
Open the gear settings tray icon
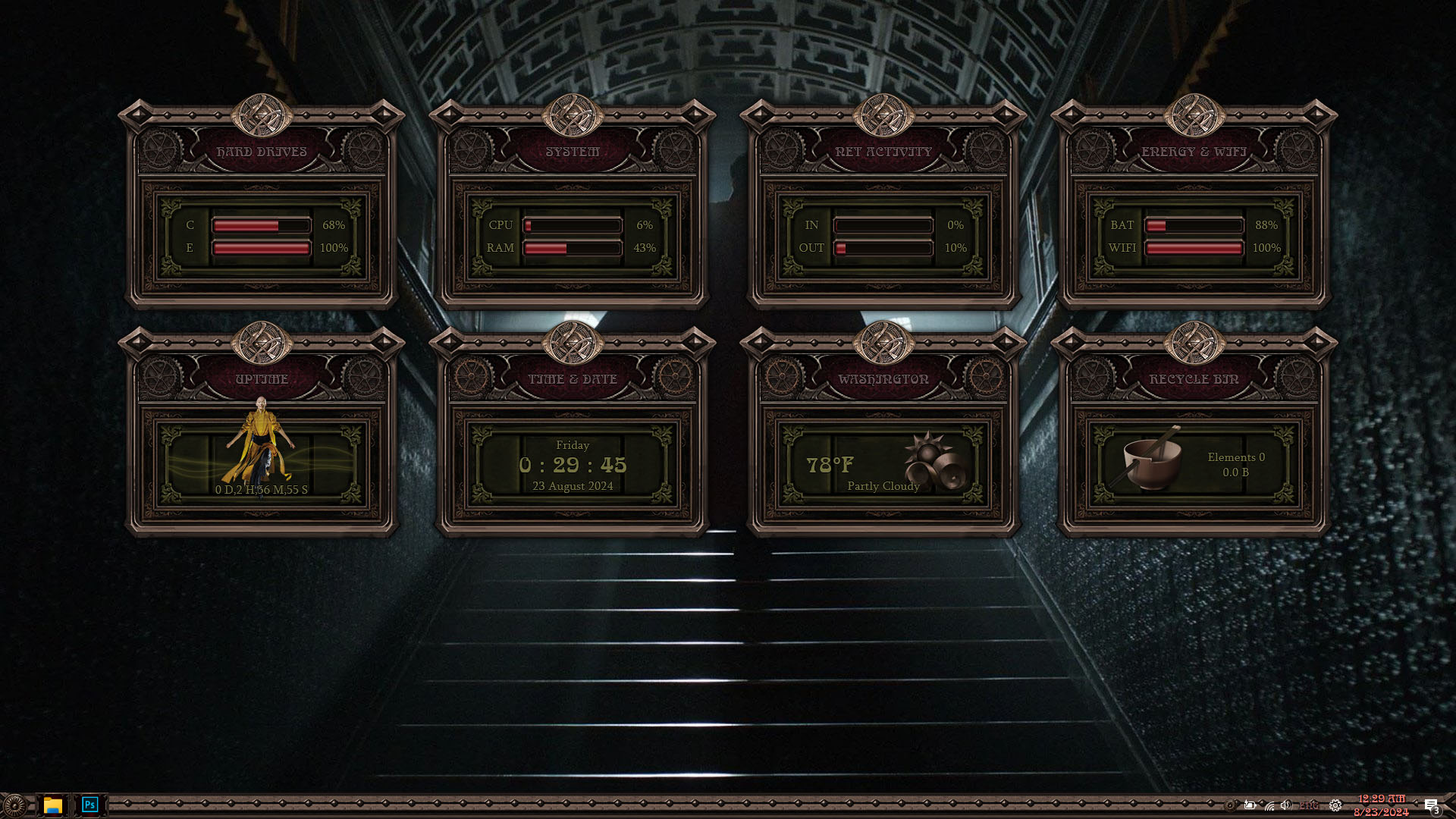1335,805
